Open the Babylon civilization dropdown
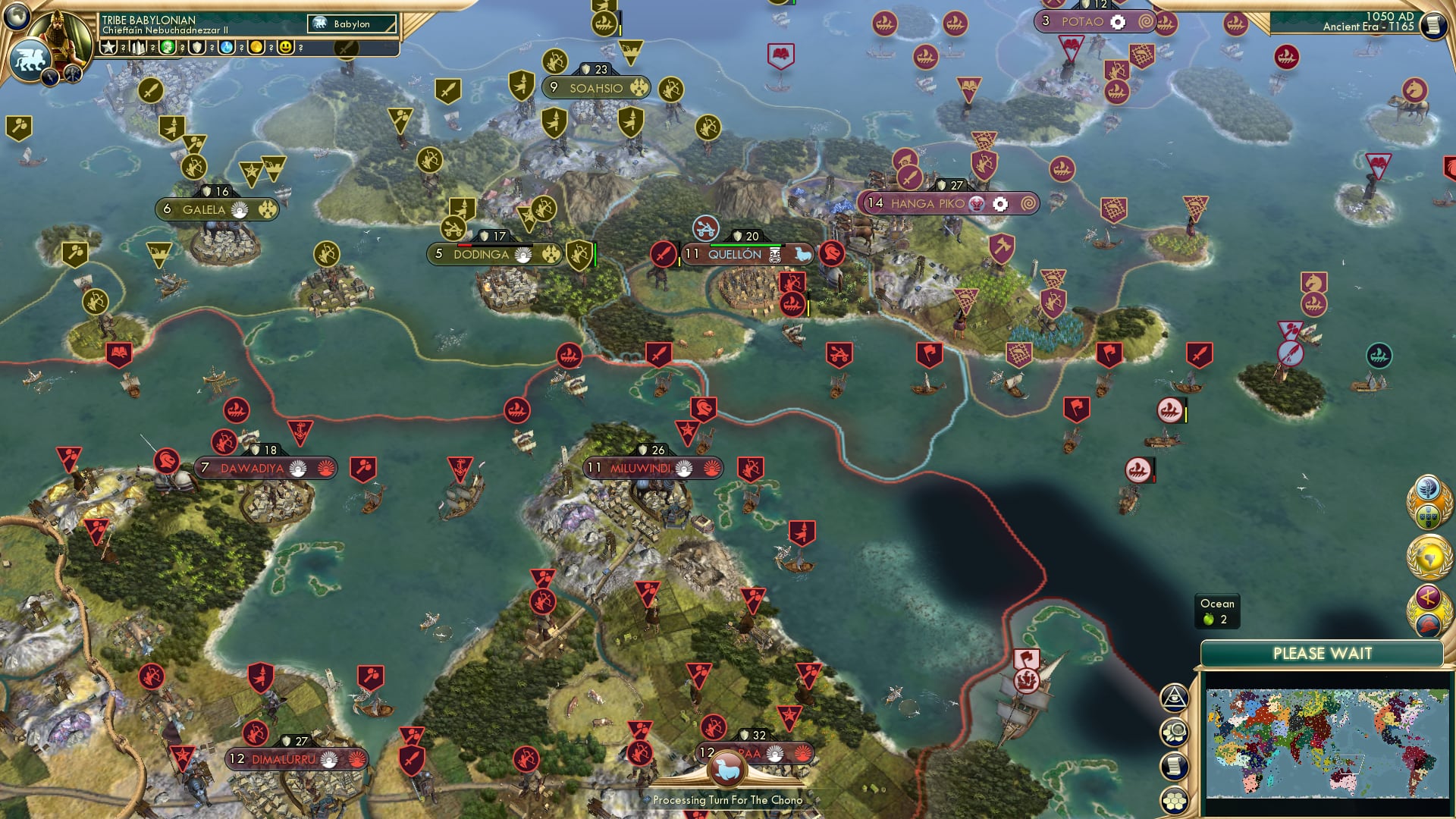The width and height of the screenshot is (1456, 819). coord(353,24)
